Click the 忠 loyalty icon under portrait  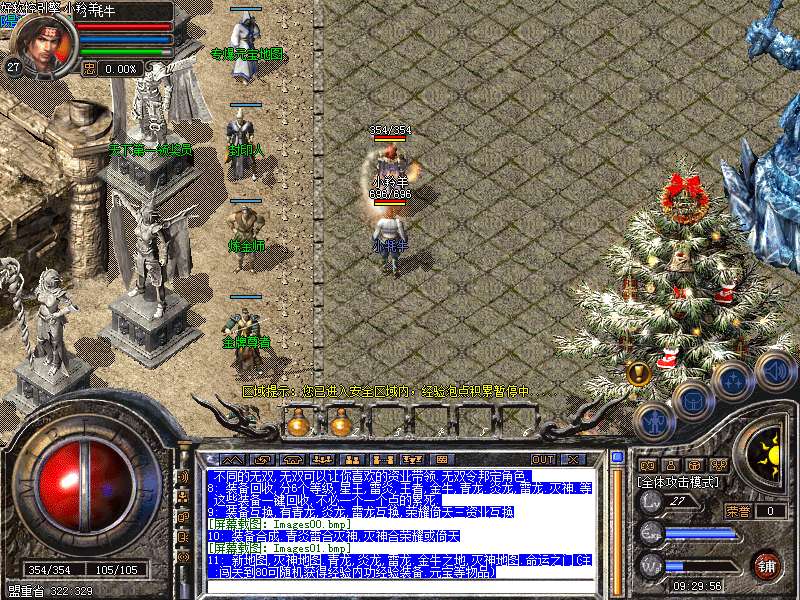pos(89,69)
